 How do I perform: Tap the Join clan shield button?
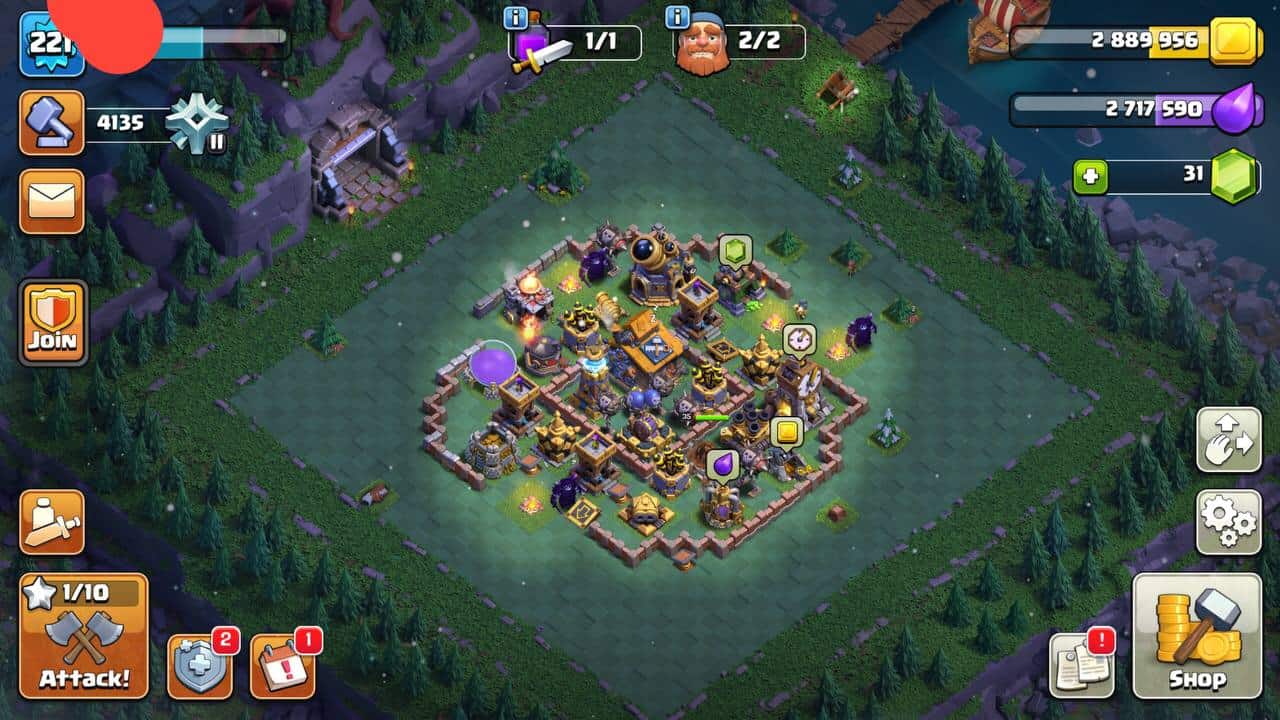(52, 322)
